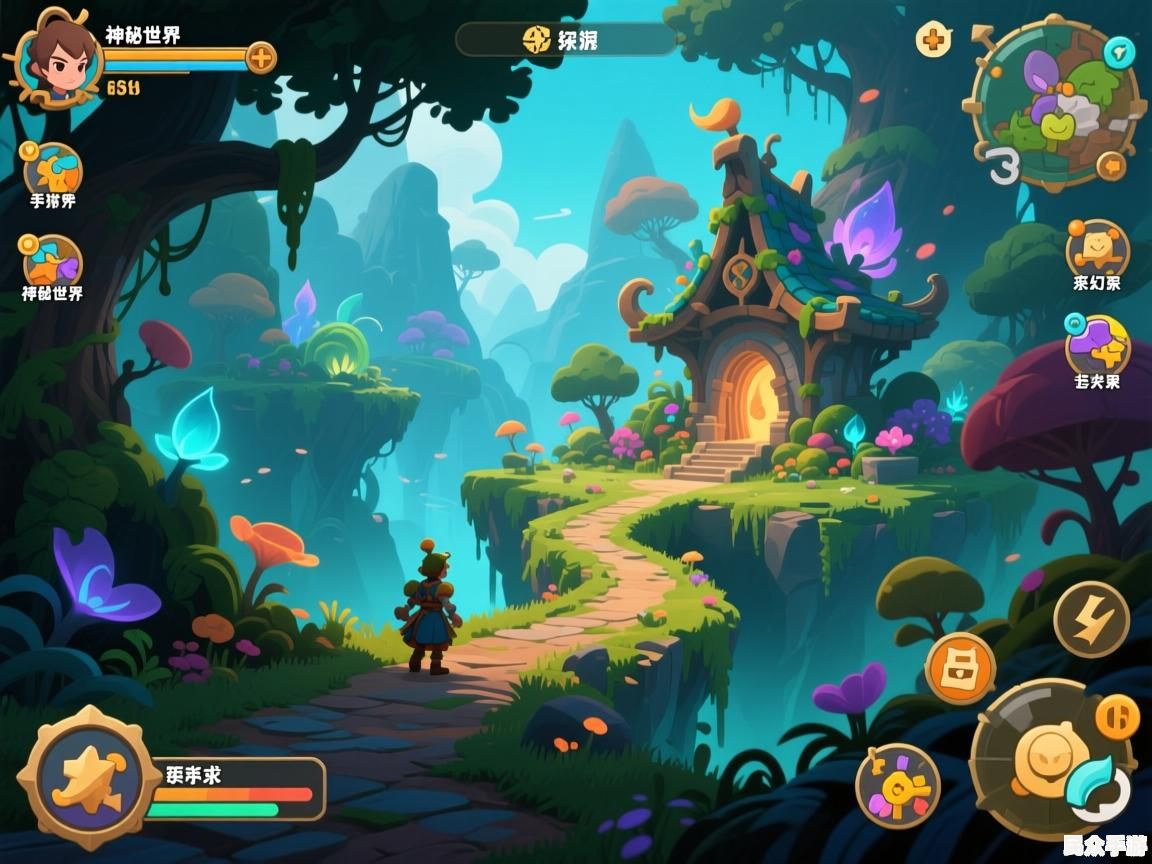Open the smiling yellow block icon
The height and width of the screenshot is (864, 1152).
tap(1097, 248)
